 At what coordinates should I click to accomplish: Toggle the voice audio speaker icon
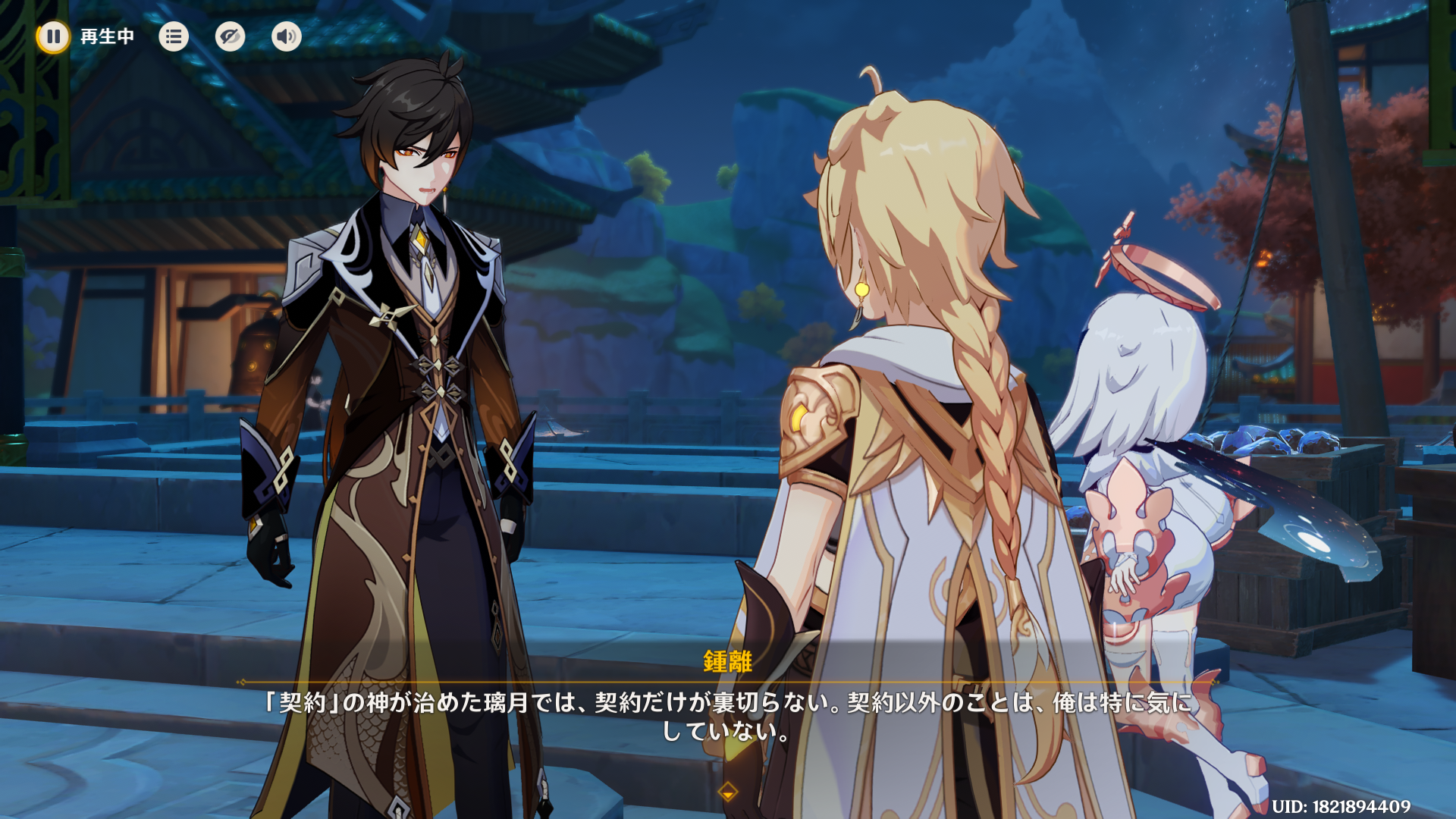(287, 36)
